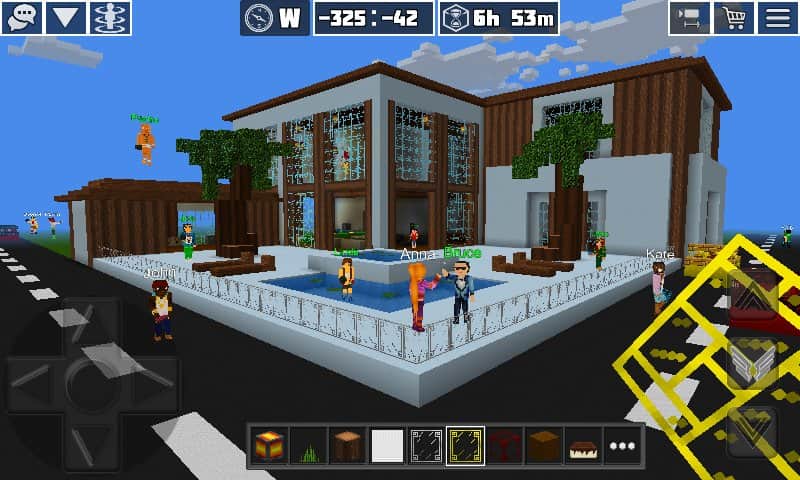Pick the silver-framed glass pane slot
Screen dimensions: 800x480
(x=425, y=446)
